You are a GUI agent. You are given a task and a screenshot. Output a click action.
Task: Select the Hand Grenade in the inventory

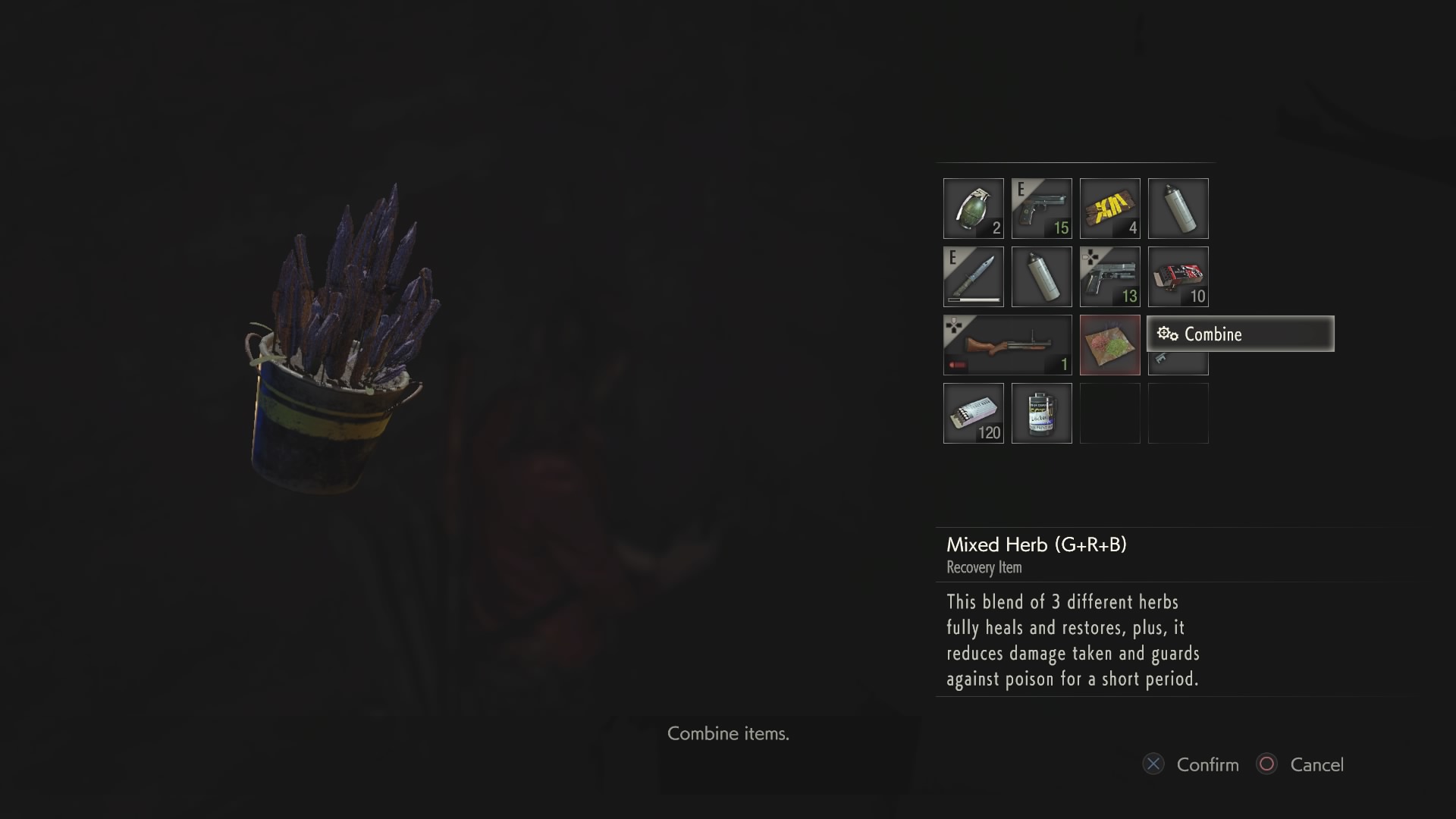click(x=973, y=209)
